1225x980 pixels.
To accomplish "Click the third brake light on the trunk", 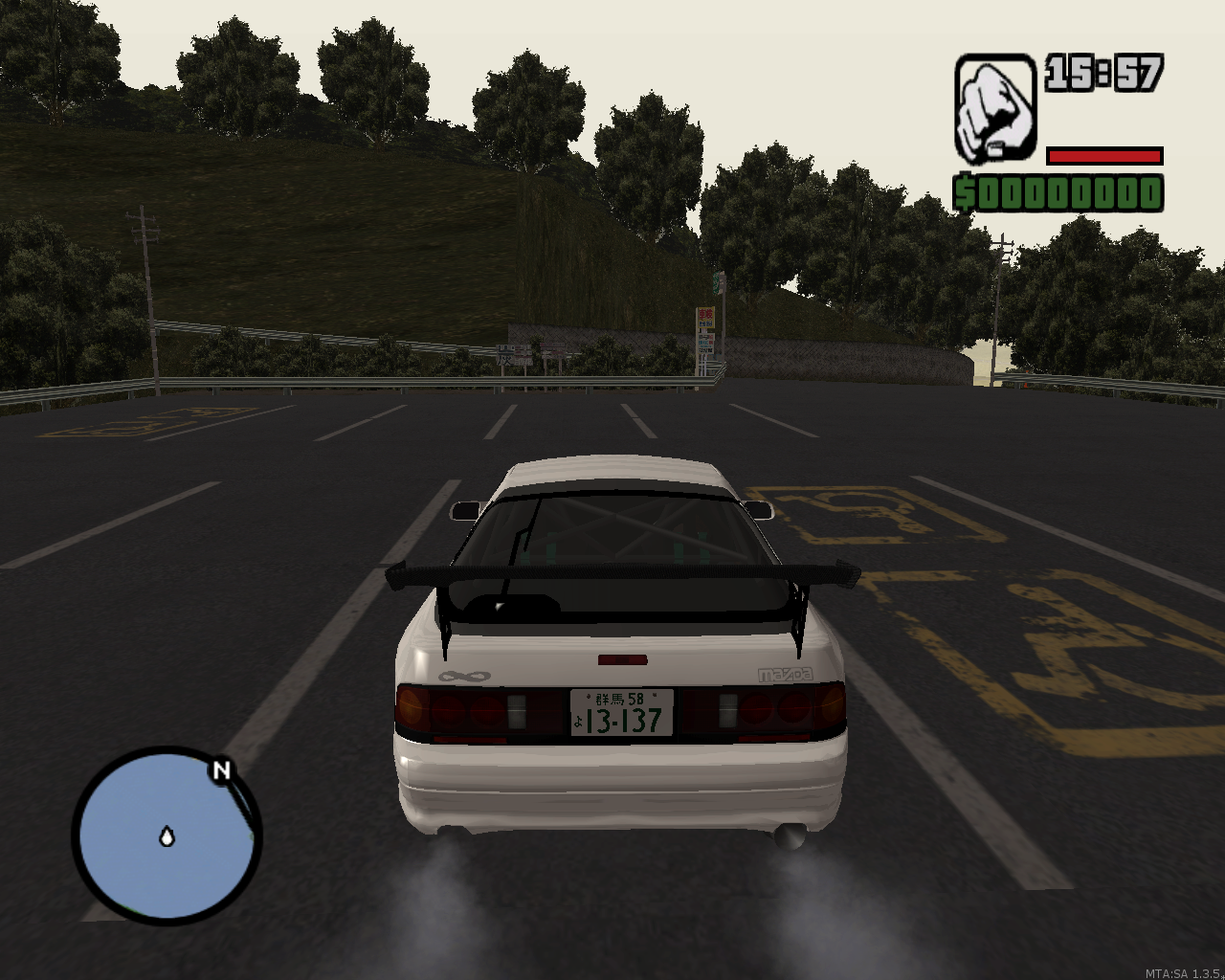I will [623, 660].
